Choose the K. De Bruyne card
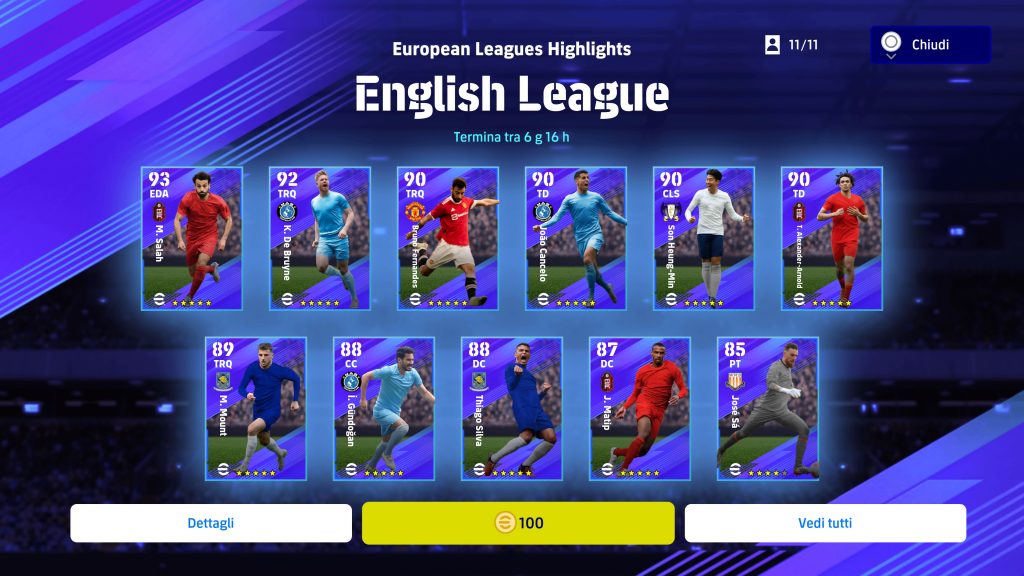Image resolution: width=1024 pixels, height=576 pixels. (x=320, y=238)
